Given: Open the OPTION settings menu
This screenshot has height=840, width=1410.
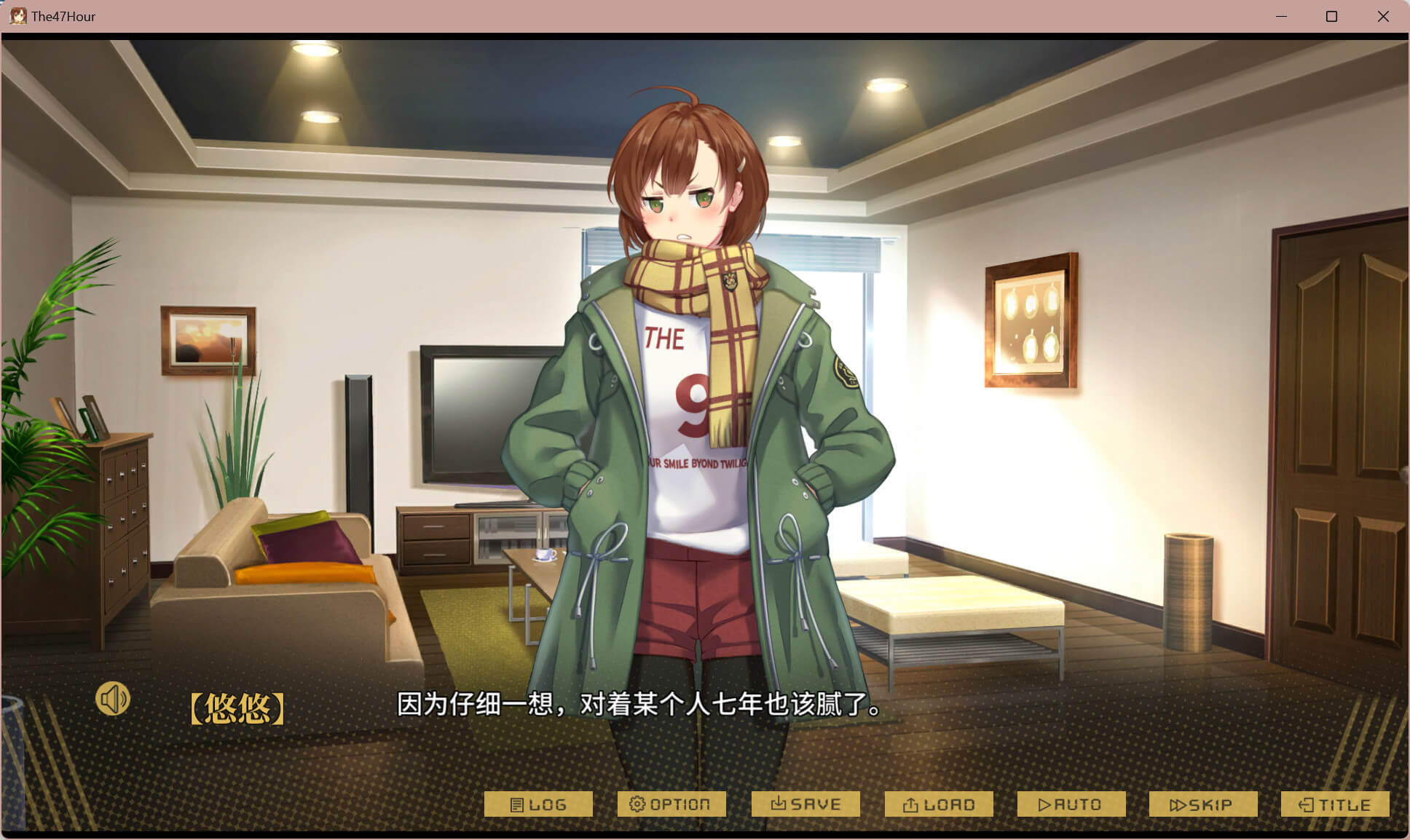Looking at the screenshot, I should click(671, 804).
